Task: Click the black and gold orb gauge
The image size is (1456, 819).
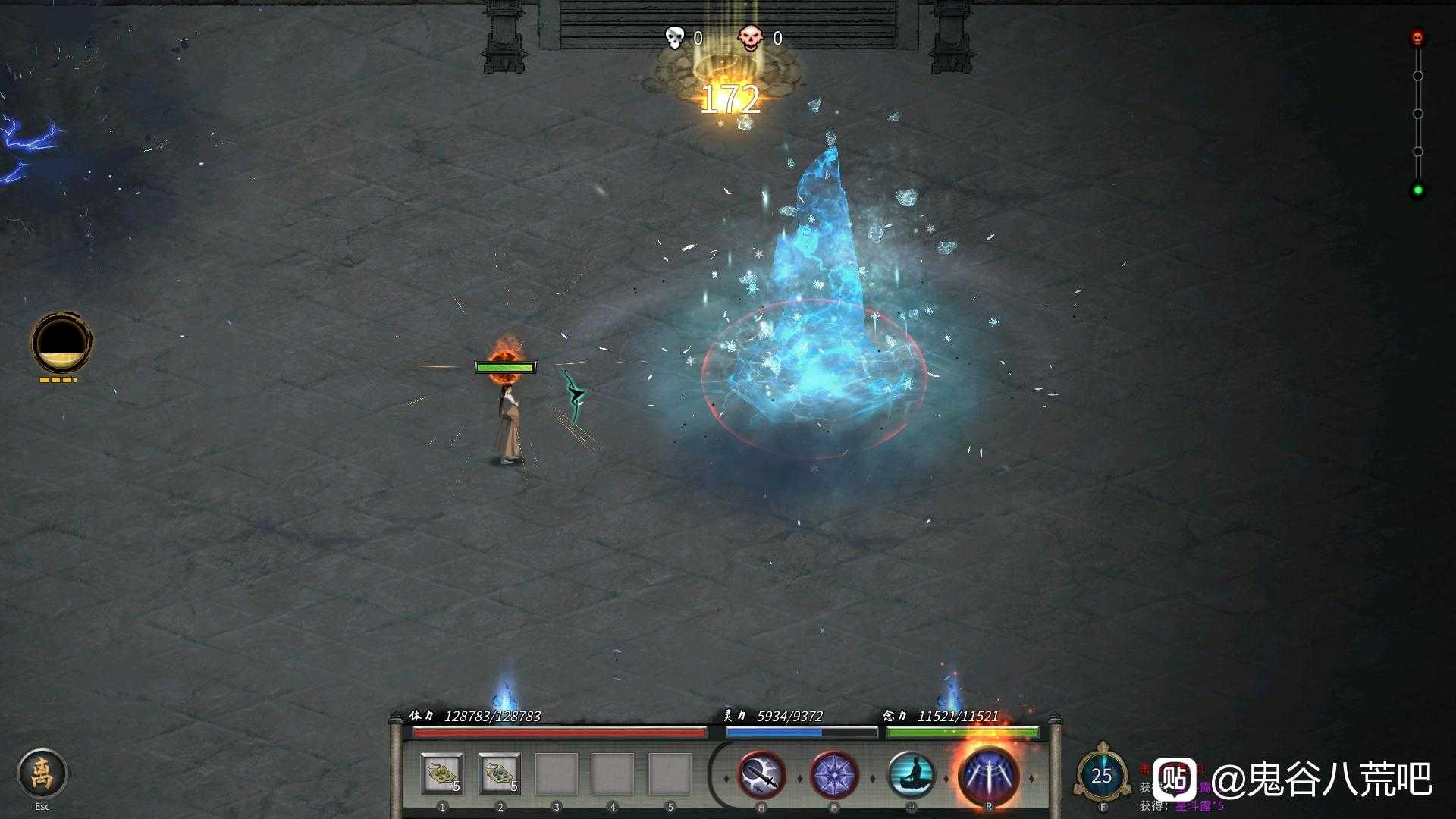Action: (x=61, y=343)
